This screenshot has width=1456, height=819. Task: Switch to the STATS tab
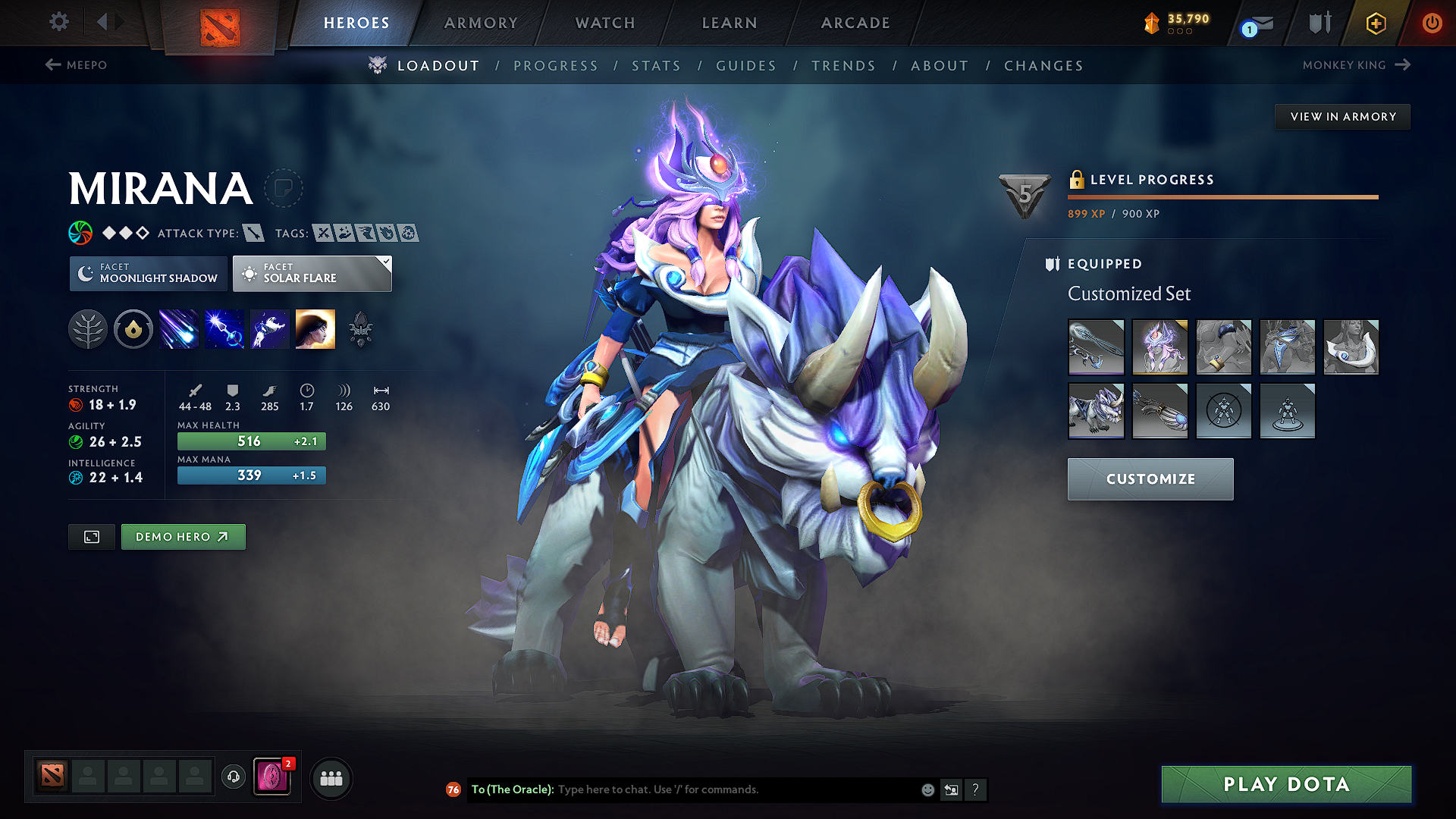tap(656, 65)
